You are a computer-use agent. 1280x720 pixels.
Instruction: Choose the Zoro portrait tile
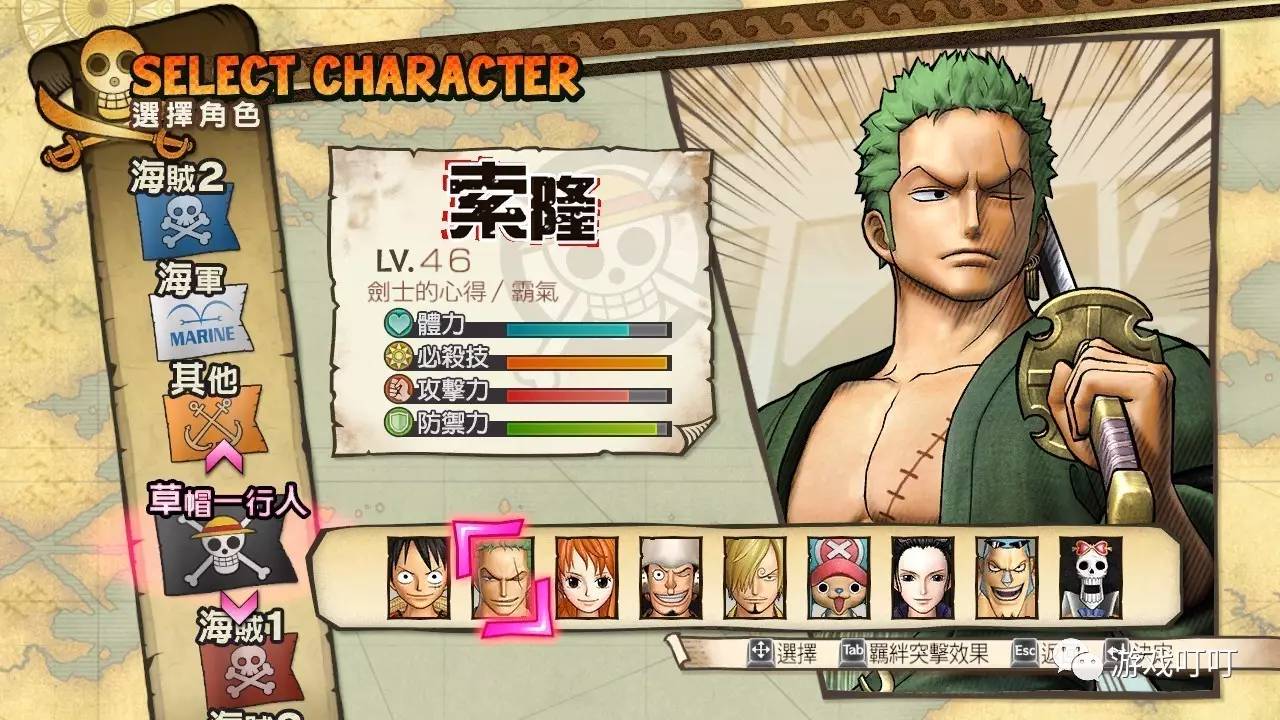coord(502,578)
